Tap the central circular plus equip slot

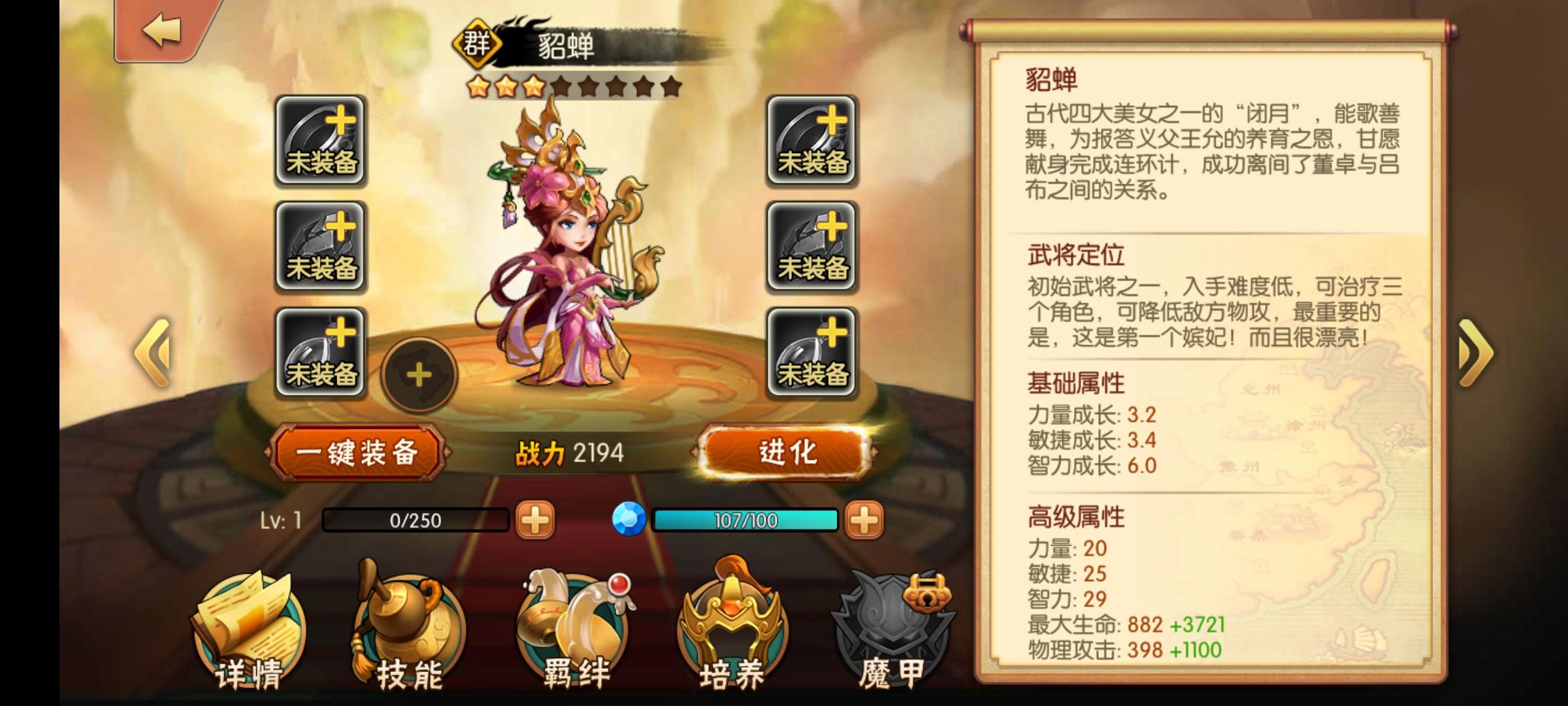(x=419, y=376)
